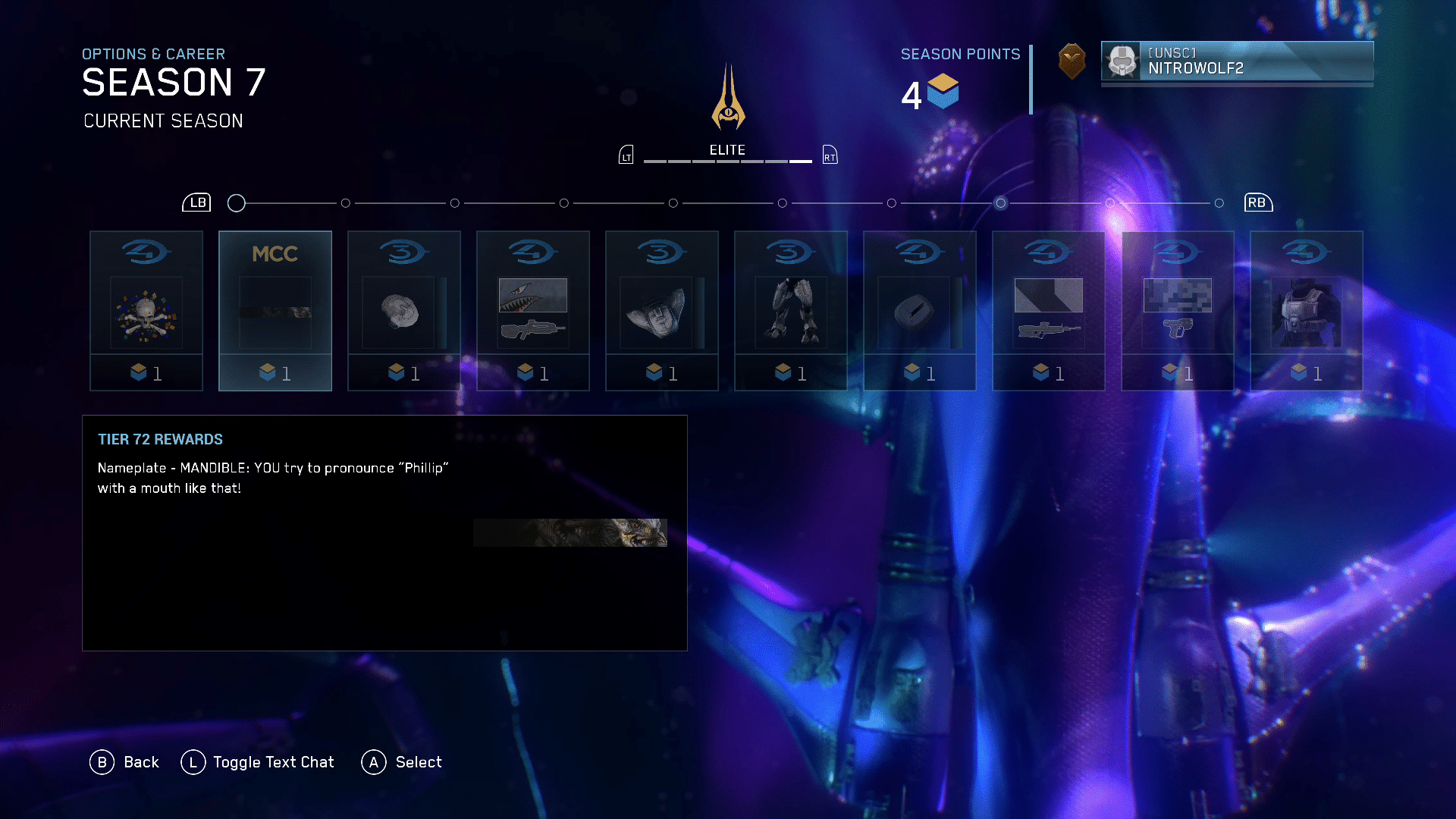Image resolution: width=1456 pixels, height=819 pixels.
Task: Select the digital camo pistol skin tile
Action: point(1178,311)
